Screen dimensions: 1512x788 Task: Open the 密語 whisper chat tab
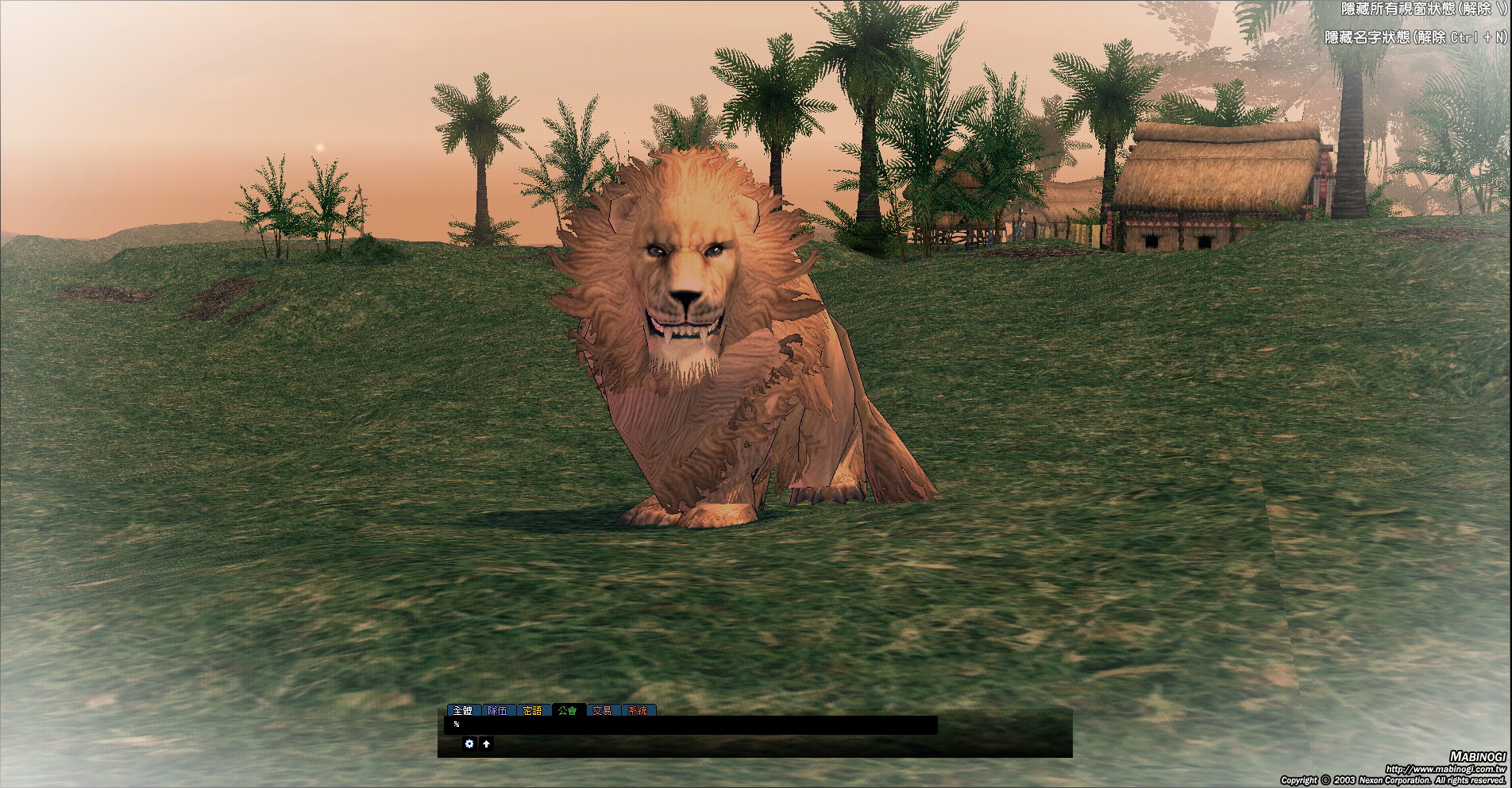point(533,710)
